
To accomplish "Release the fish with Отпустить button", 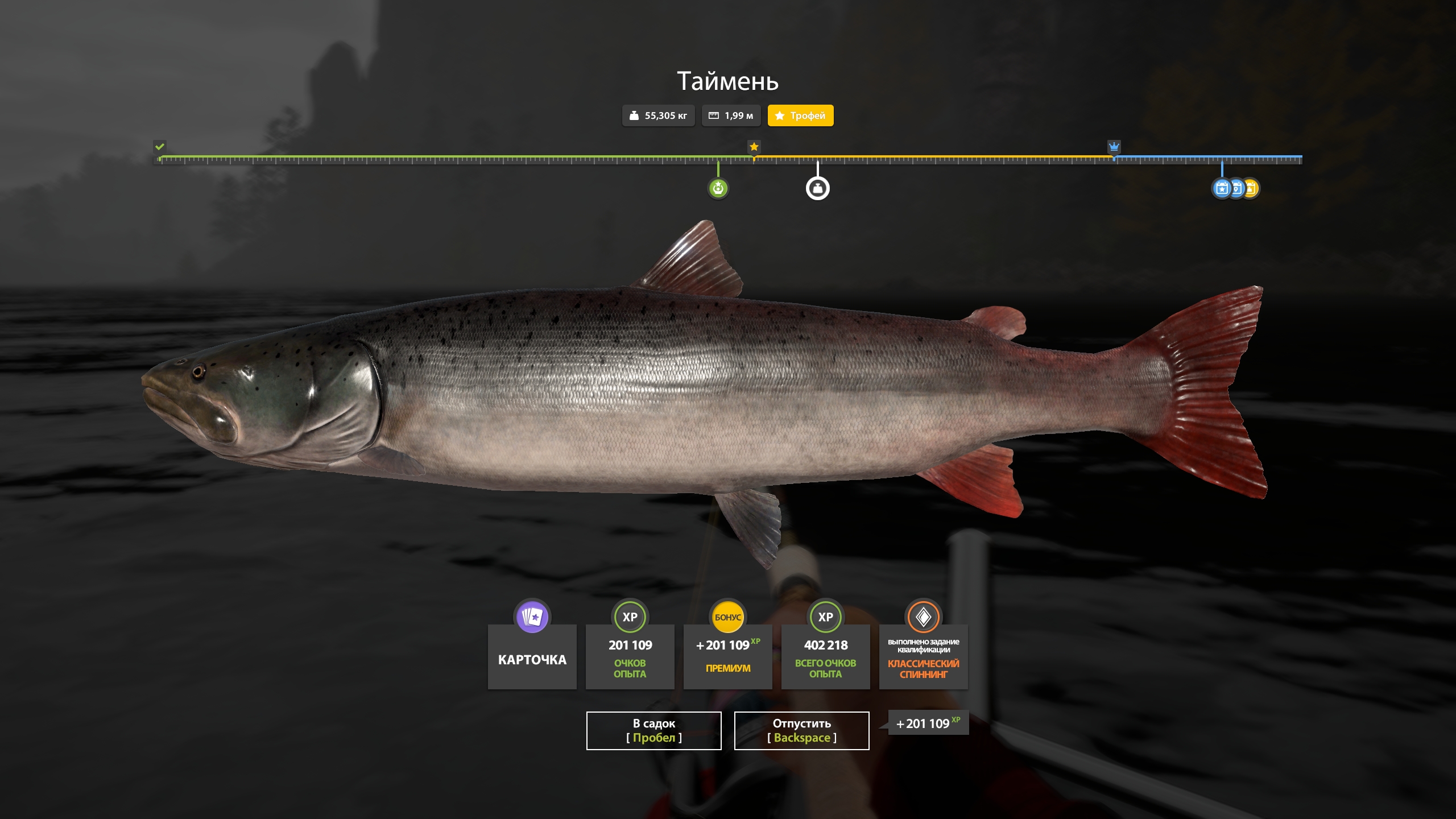I will tap(801, 730).
